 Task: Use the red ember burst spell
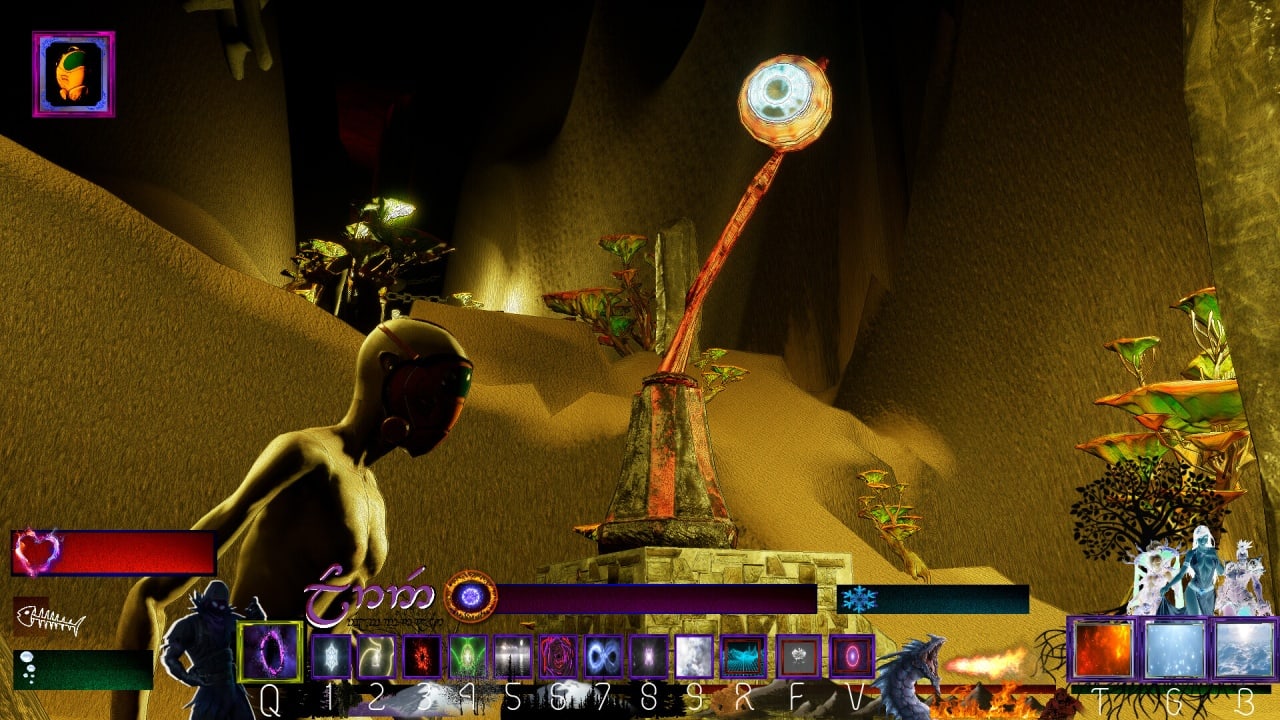[422, 657]
